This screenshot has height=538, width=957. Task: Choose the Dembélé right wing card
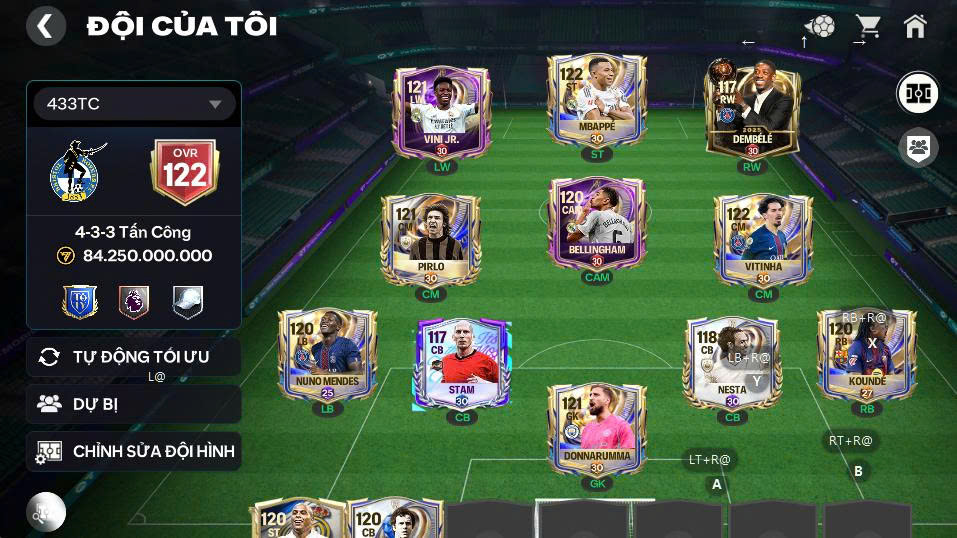coord(752,110)
